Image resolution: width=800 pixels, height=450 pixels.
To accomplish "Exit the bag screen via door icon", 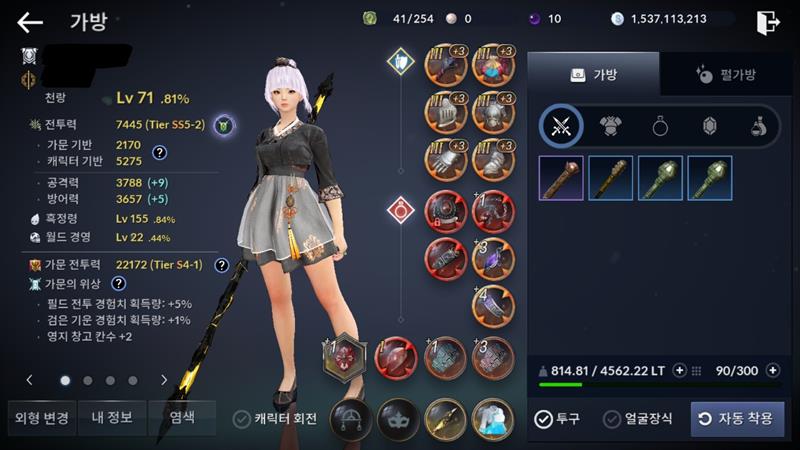I will [x=768, y=22].
